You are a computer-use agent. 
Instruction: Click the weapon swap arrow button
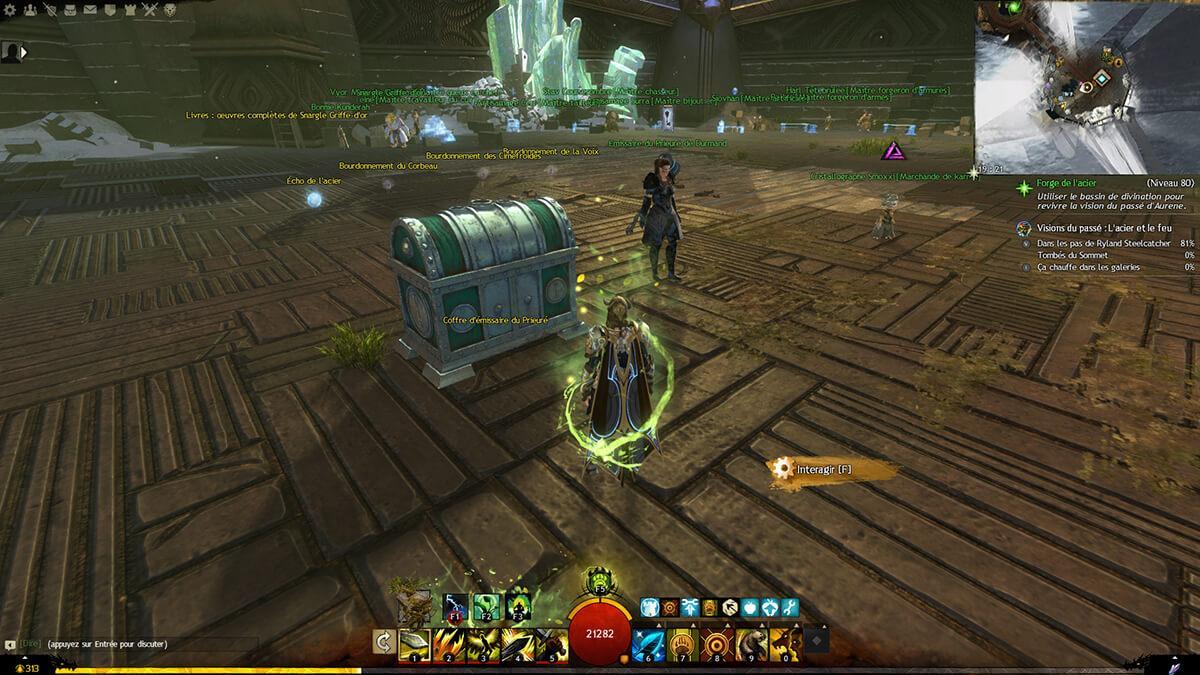382,641
